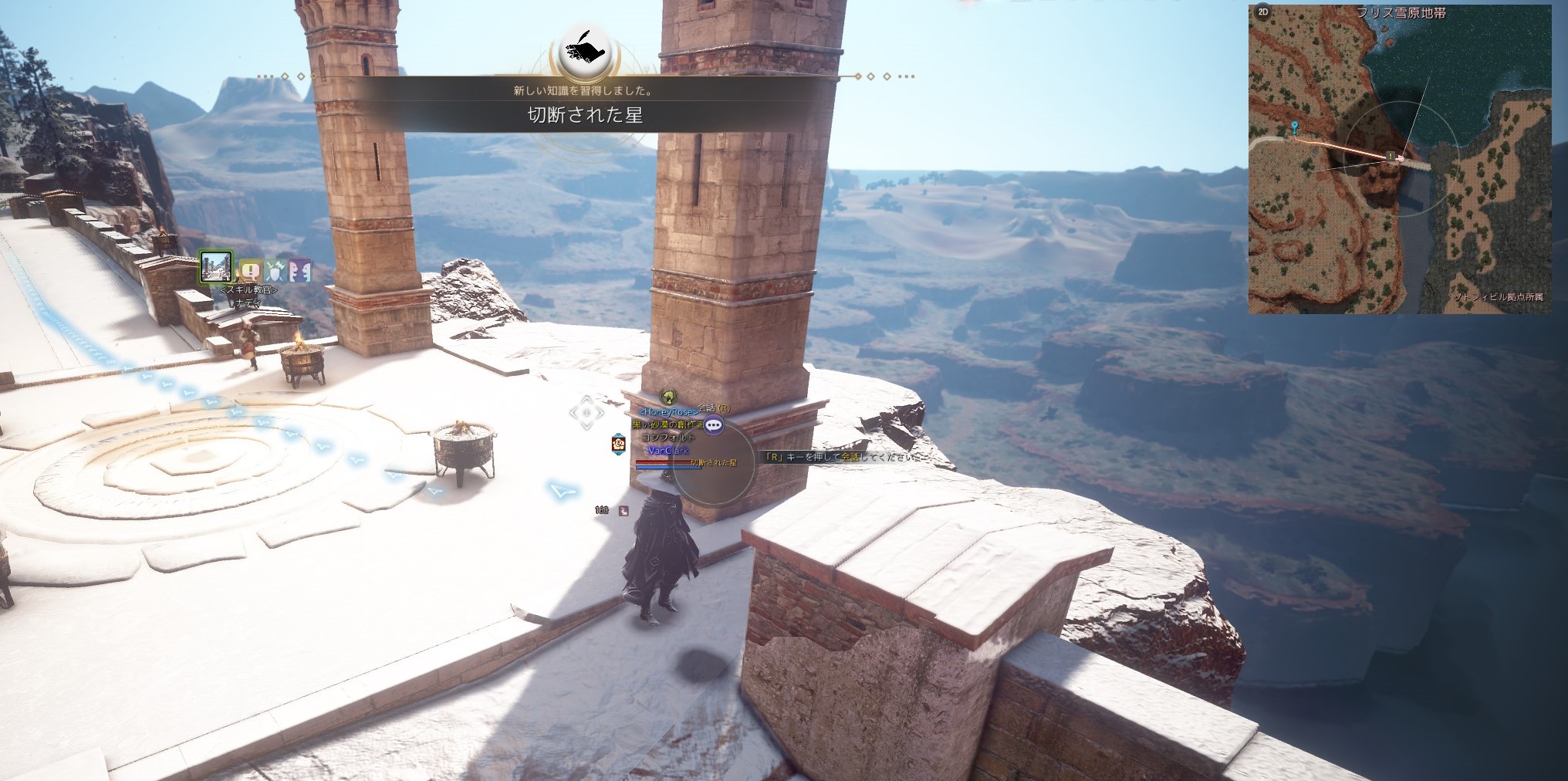This screenshot has height=781, width=1568.
Task: Click the new knowledge hand-and-quill notification icon
Action: tap(585, 51)
